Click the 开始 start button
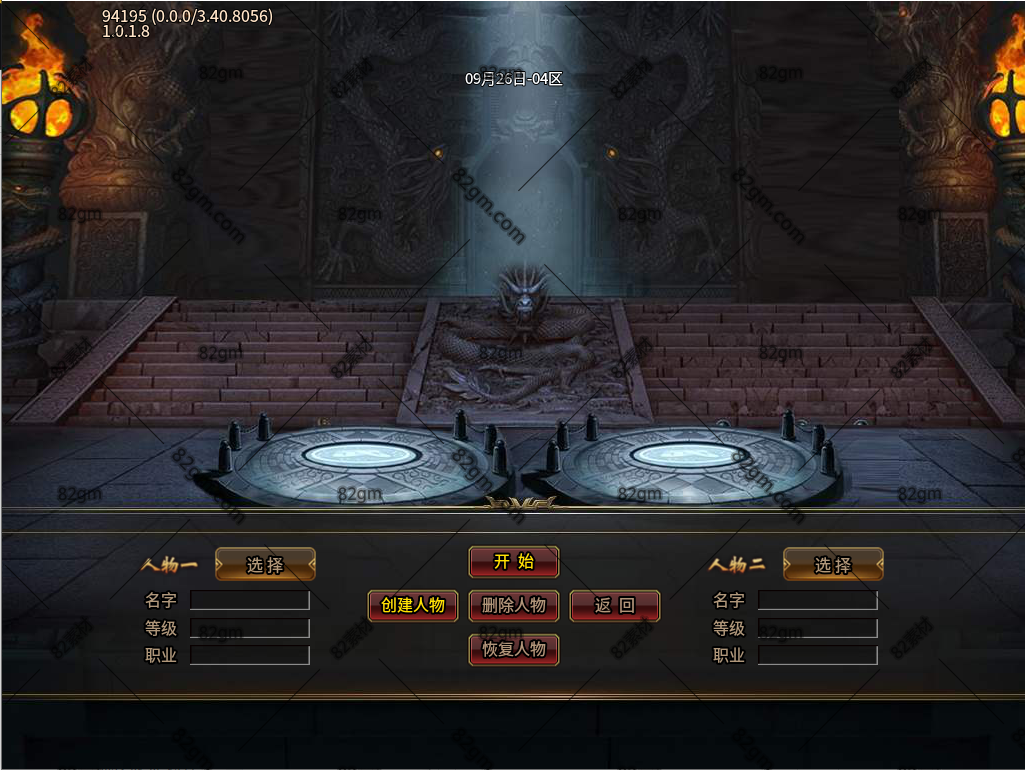 (514, 562)
